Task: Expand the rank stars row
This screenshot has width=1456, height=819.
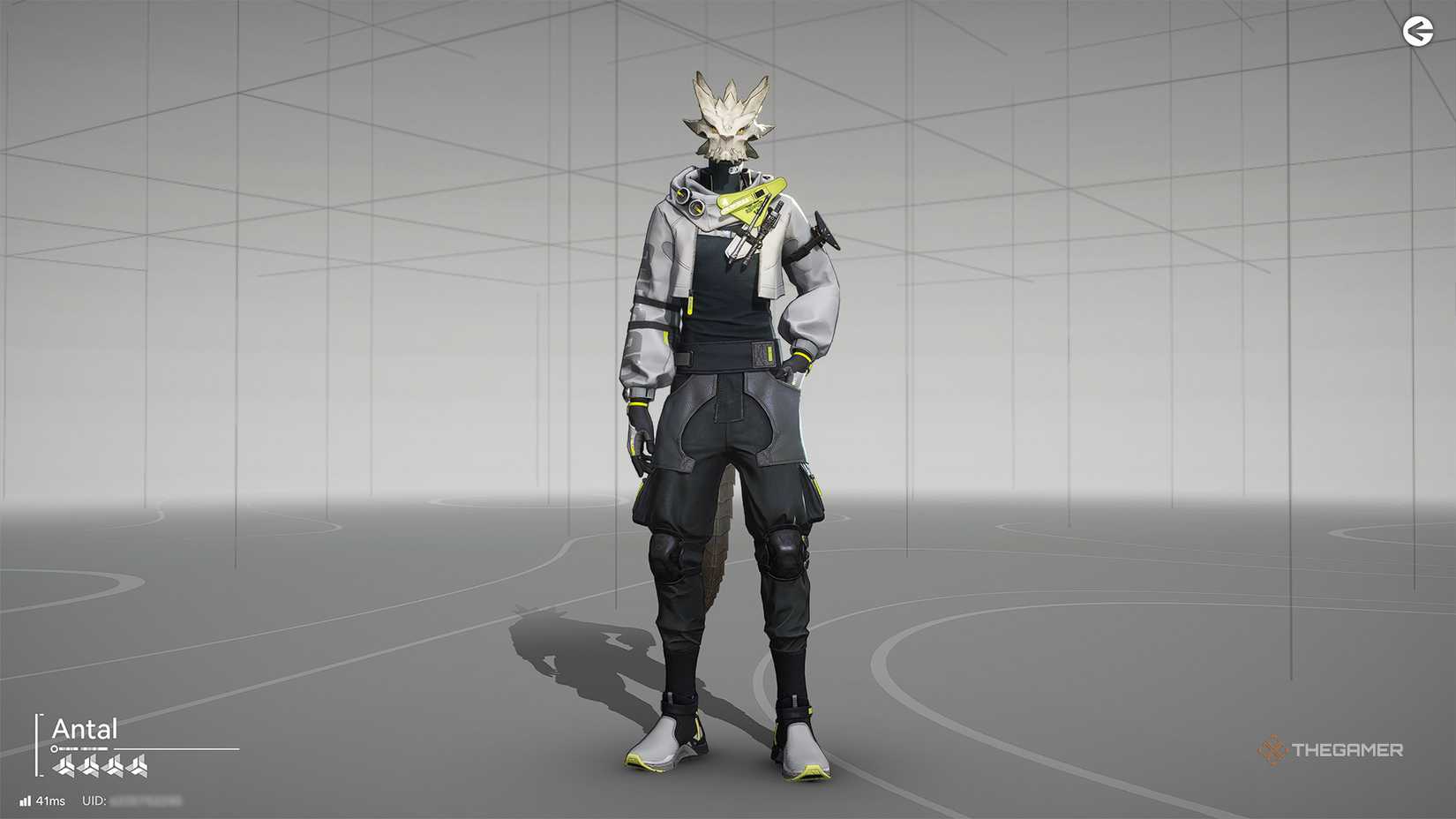Action: (101, 765)
